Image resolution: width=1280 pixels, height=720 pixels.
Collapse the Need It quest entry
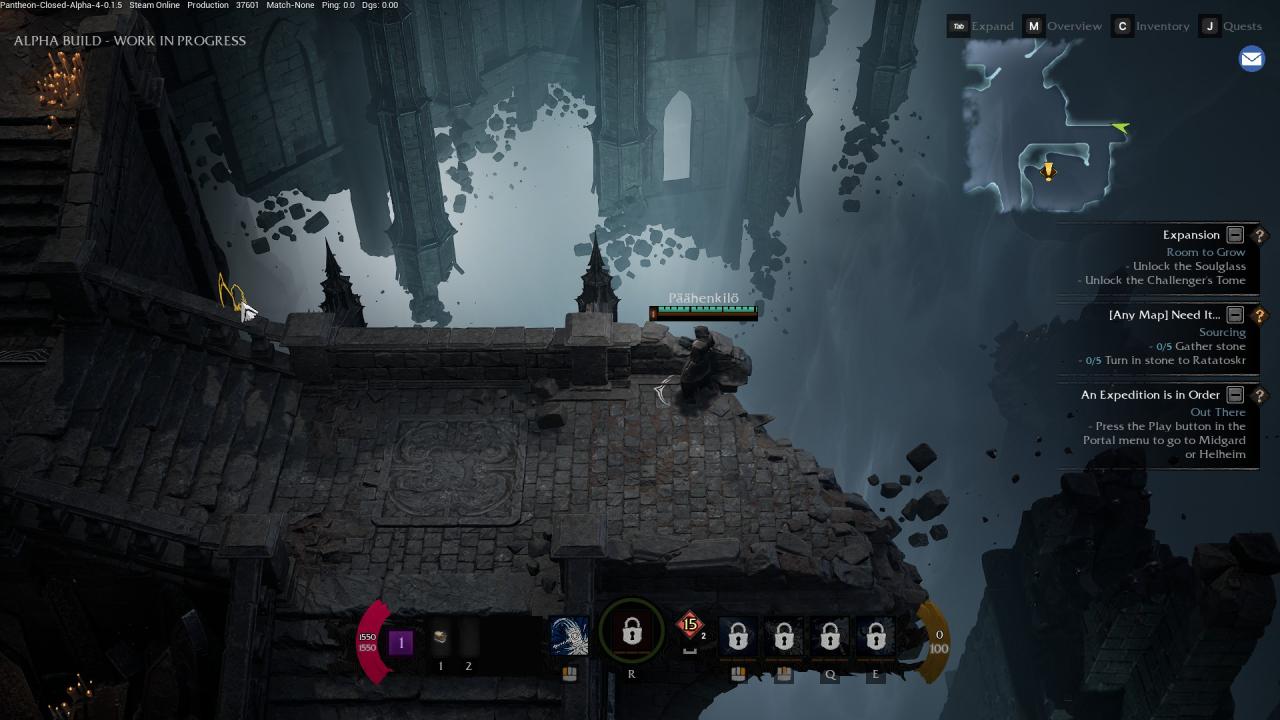(x=1235, y=315)
